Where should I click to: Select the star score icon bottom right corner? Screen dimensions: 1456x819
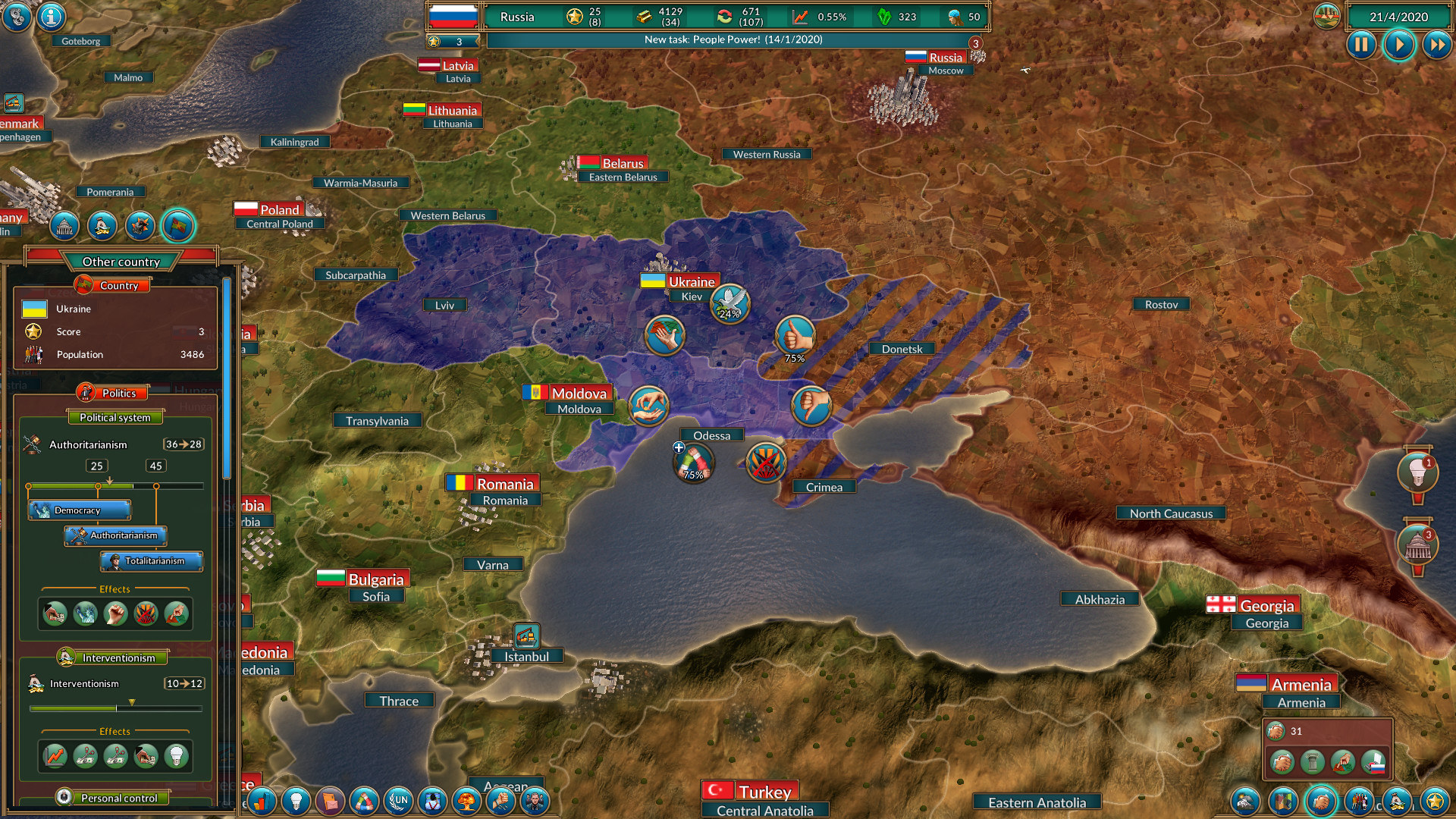click(x=1434, y=802)
